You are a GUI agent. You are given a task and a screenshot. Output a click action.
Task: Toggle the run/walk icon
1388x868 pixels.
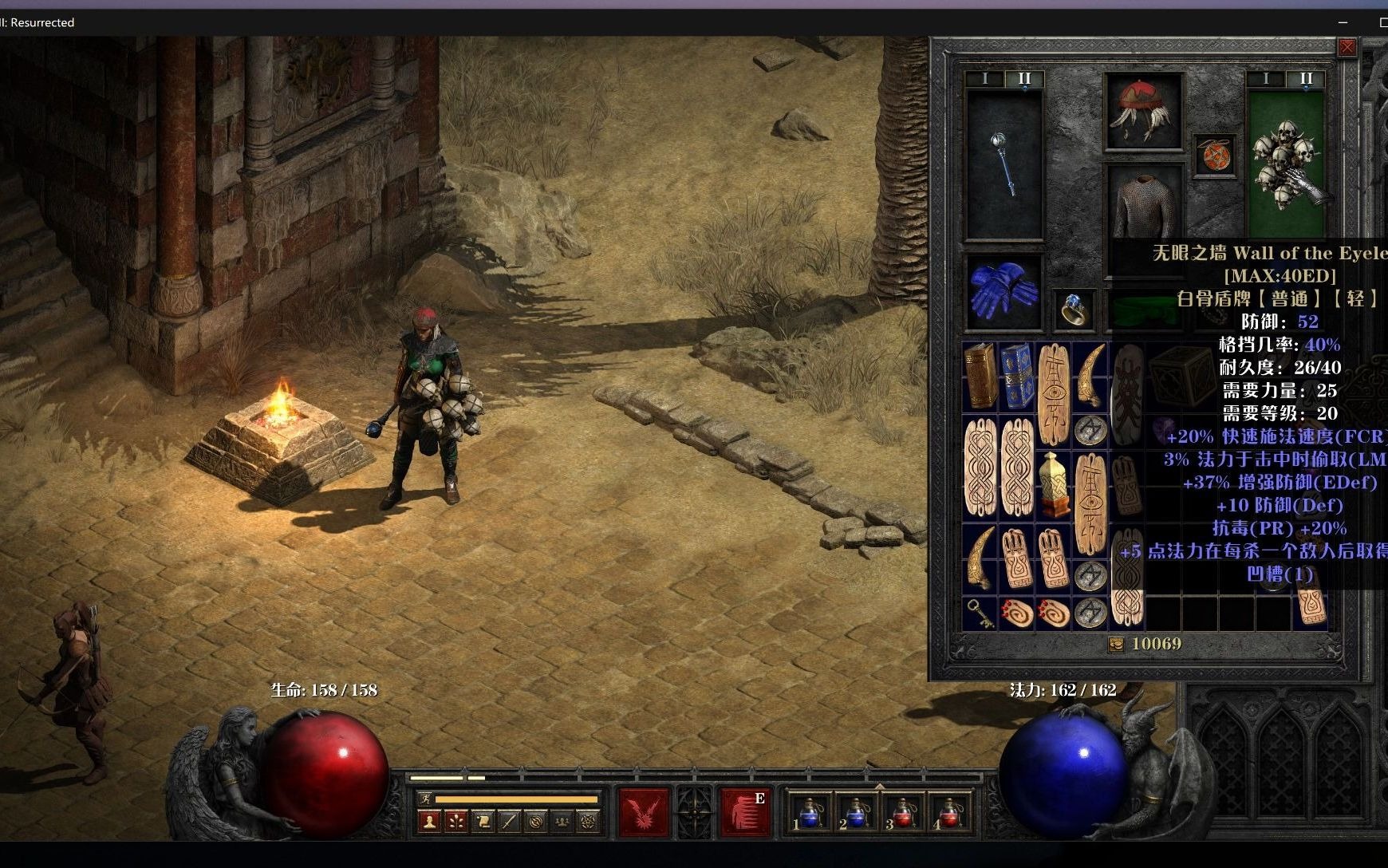click(425, 799)
